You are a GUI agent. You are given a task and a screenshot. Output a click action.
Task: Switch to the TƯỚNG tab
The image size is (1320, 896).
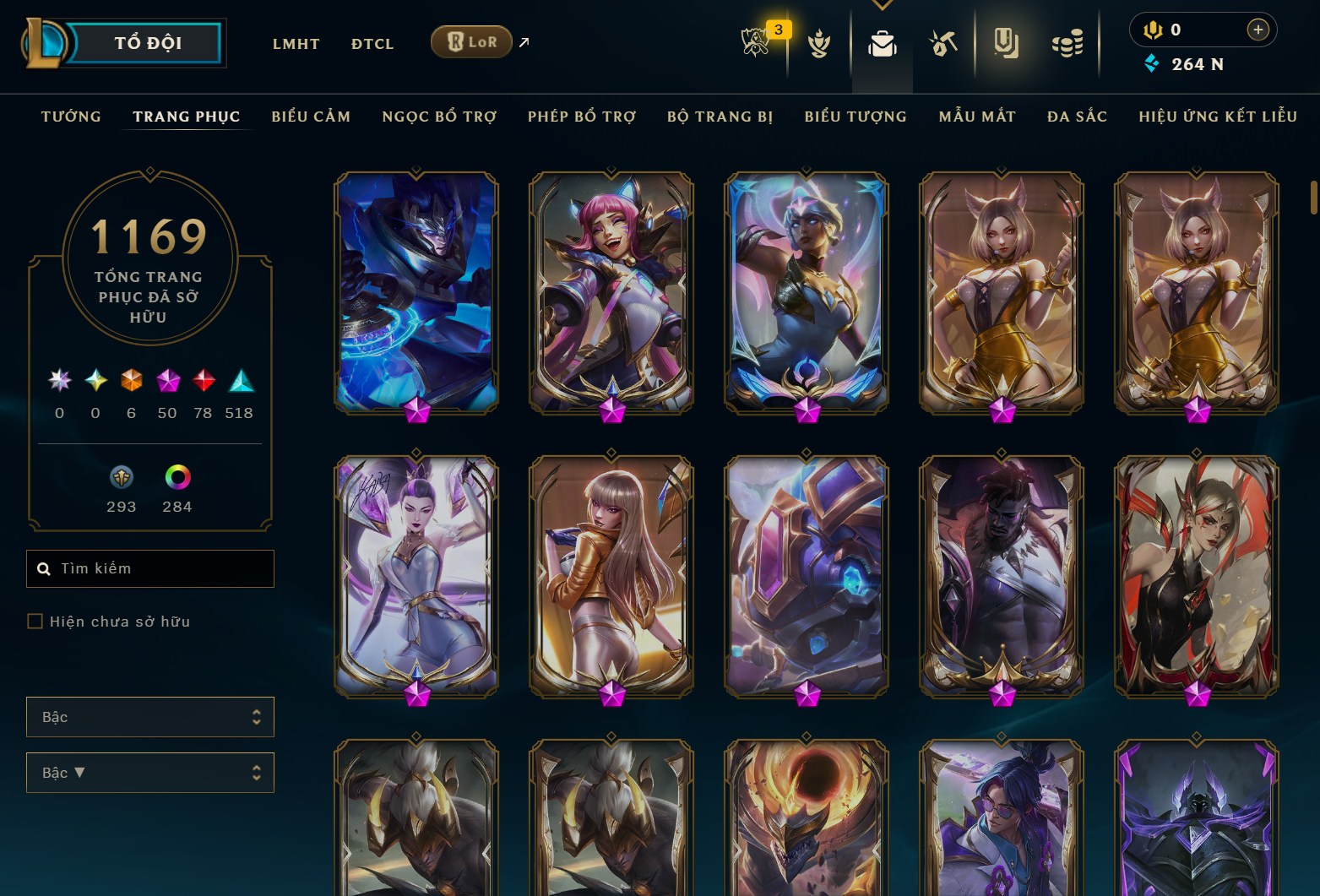(x=71, y=116)
